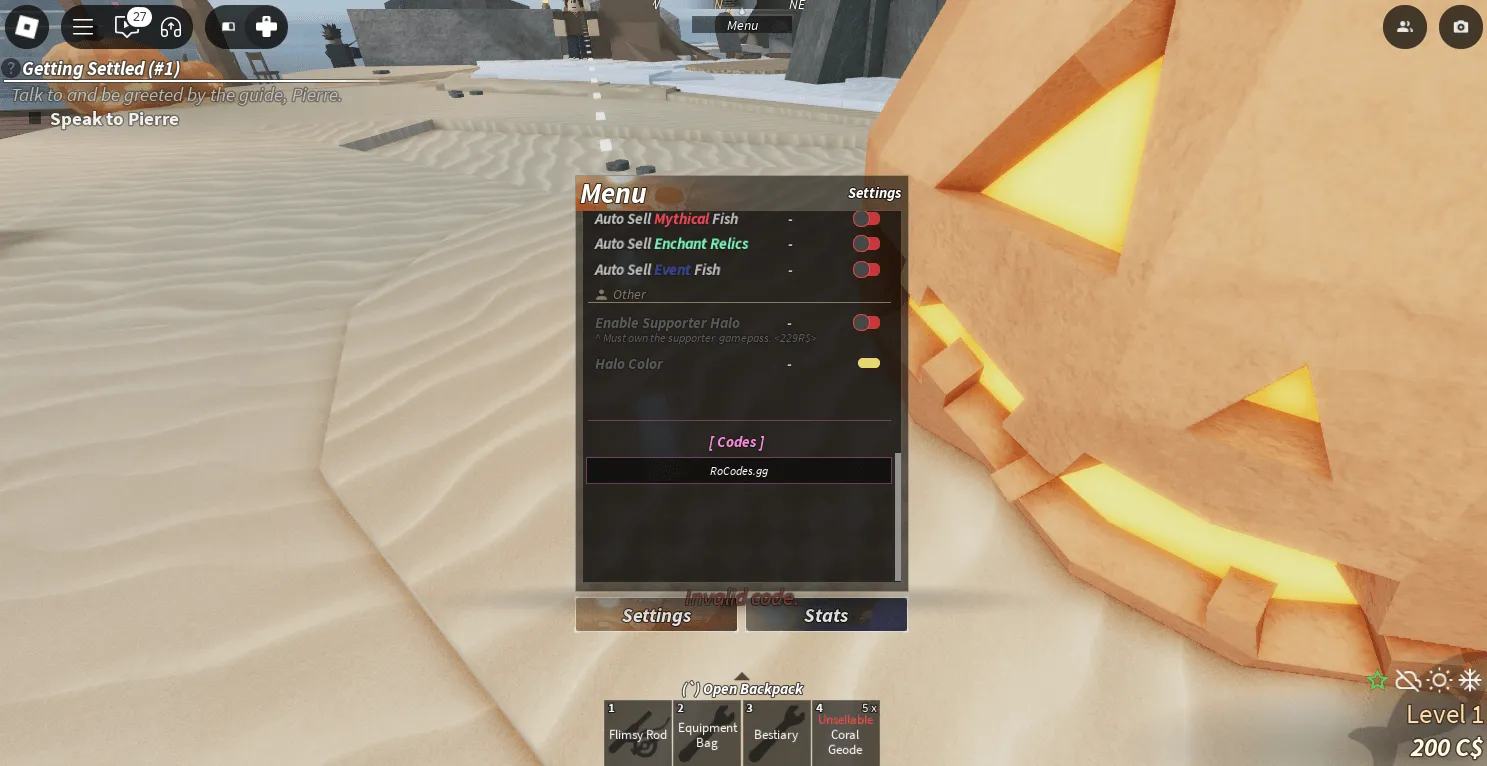Viewport: 1487px width, 766px height.
Task: Select the Coral Geode slot
Action: (x=845, y=734)
